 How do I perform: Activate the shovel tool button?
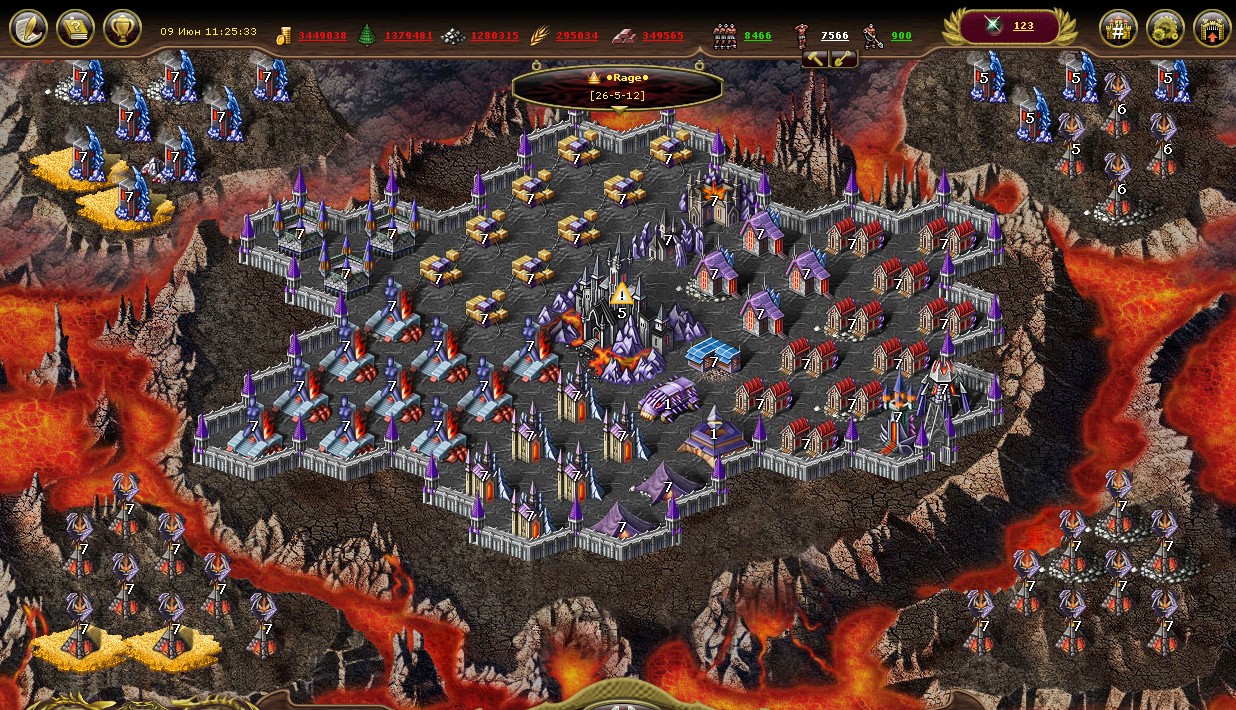tap(843, 59)
